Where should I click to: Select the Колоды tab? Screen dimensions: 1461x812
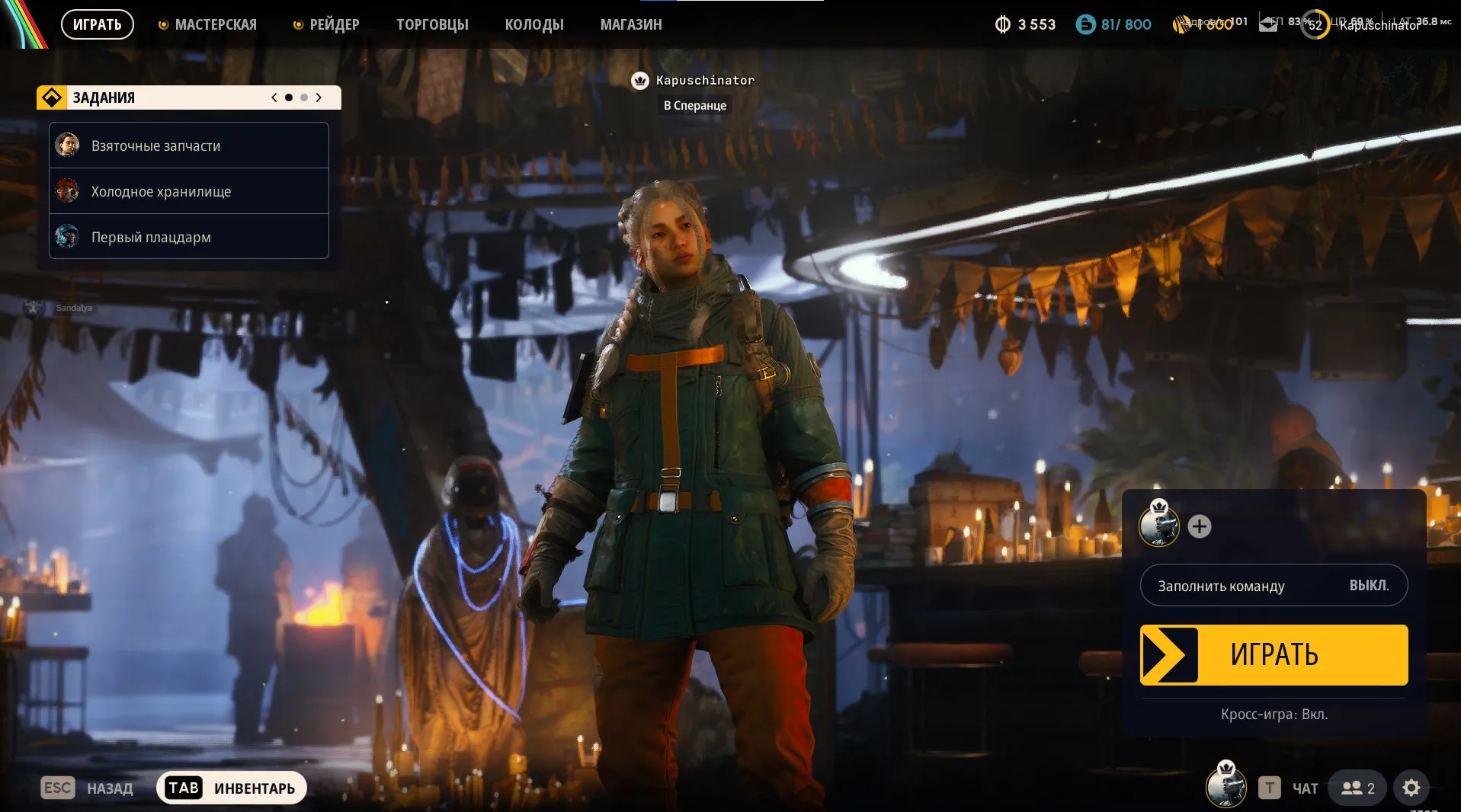coord(534,24)
